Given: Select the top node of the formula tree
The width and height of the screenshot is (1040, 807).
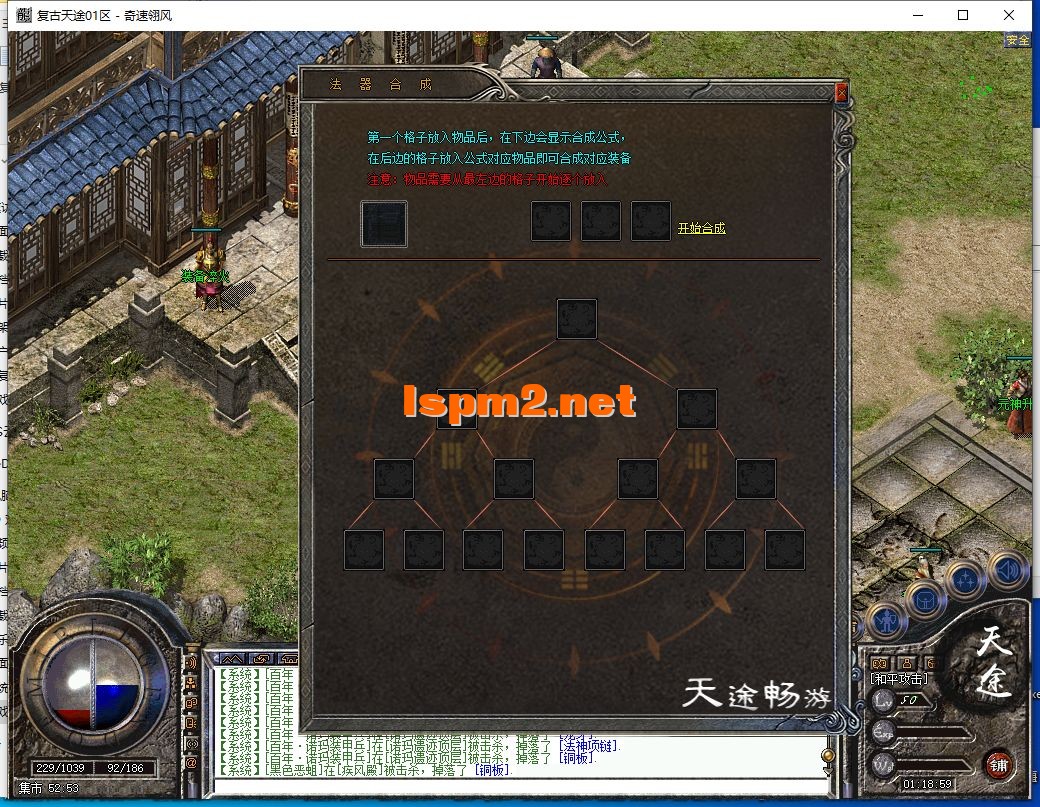Looking at the screenshot, I should (577, 319).
